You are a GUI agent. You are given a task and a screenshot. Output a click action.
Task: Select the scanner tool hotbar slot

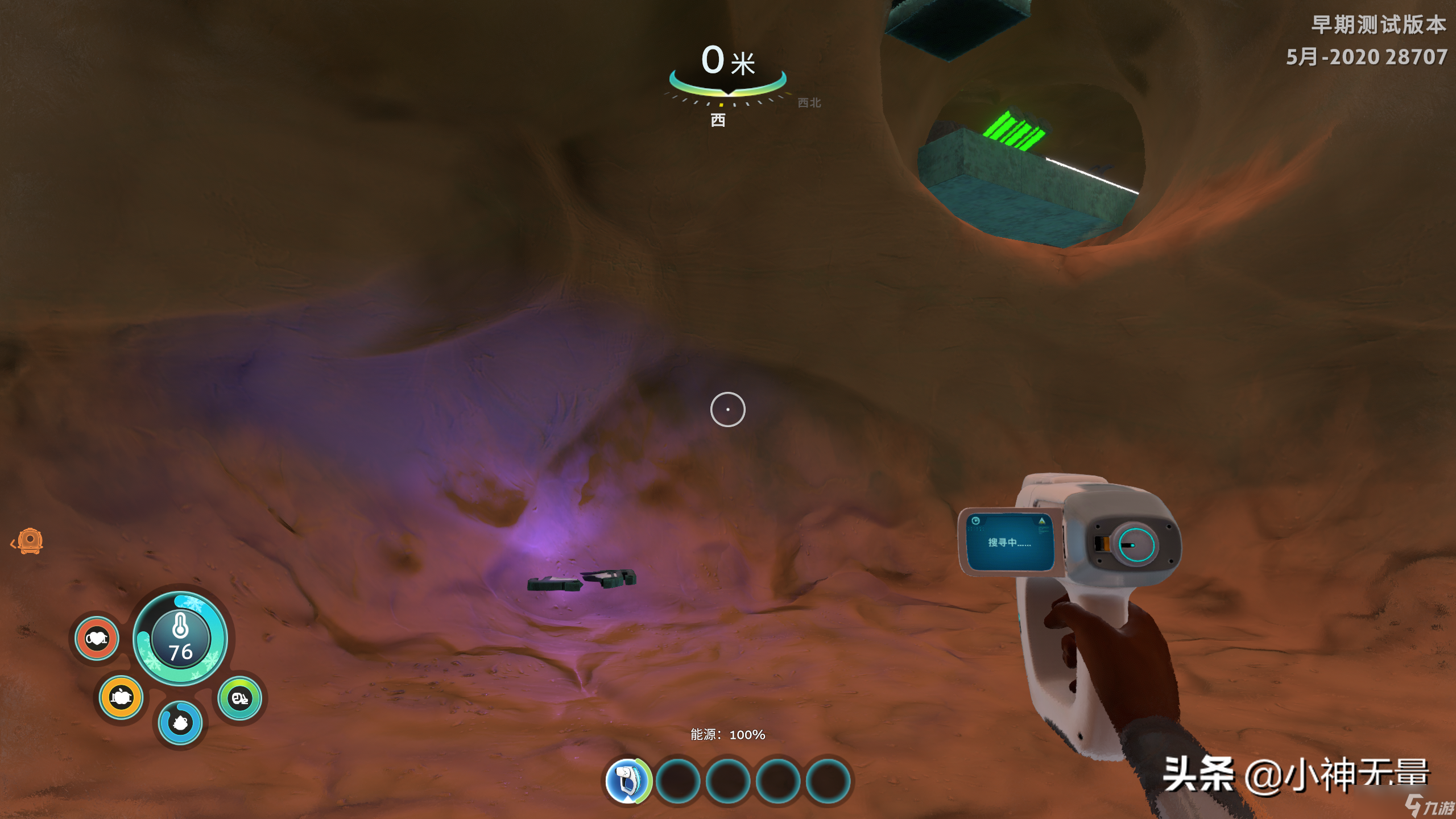(x=627, y=781)
